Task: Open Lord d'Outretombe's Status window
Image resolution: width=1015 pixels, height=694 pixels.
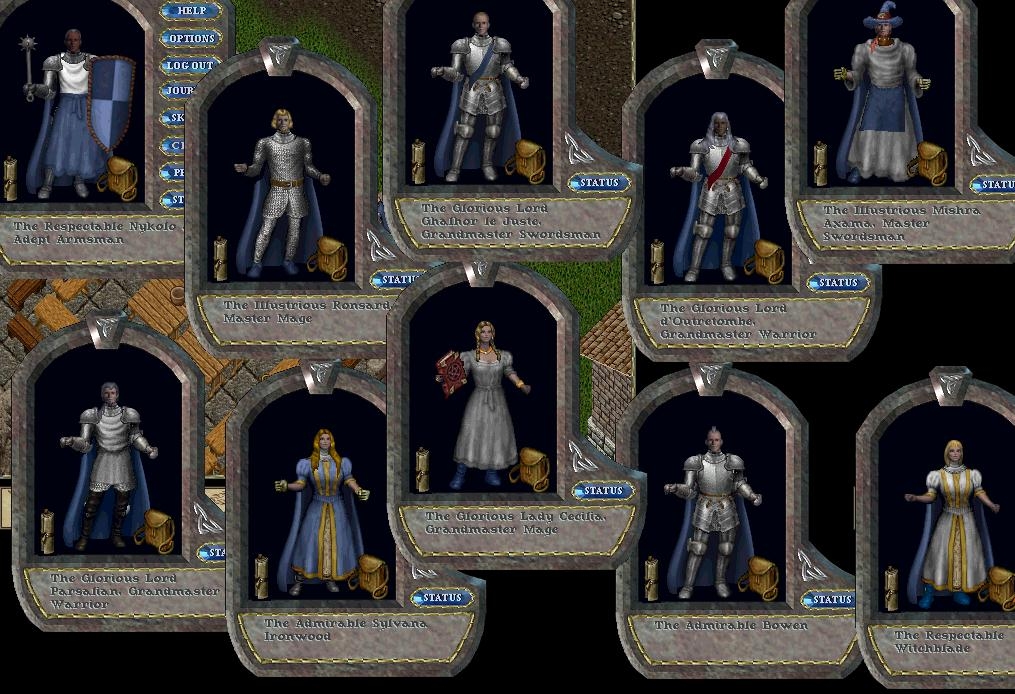Action: (837, 283)
